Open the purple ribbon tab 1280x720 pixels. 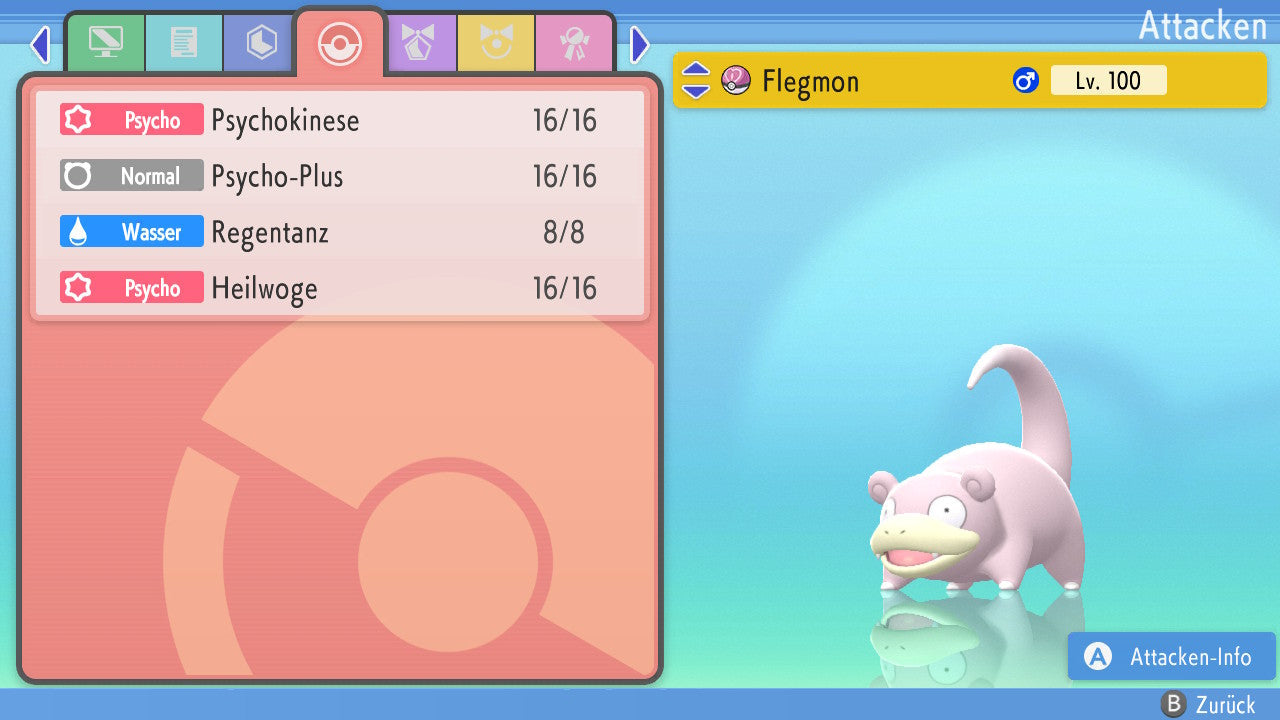(x=418, y=43)
